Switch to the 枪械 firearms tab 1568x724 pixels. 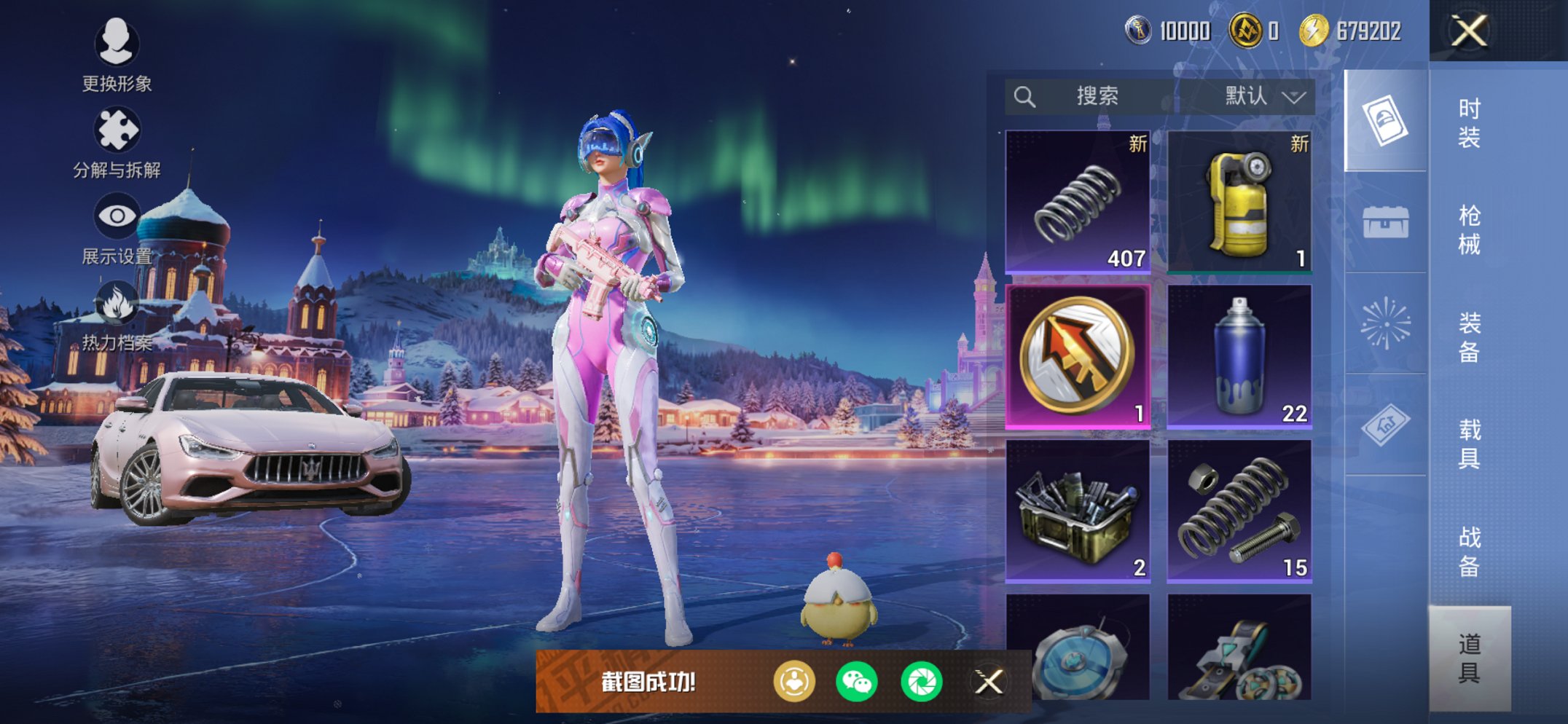1469,229
